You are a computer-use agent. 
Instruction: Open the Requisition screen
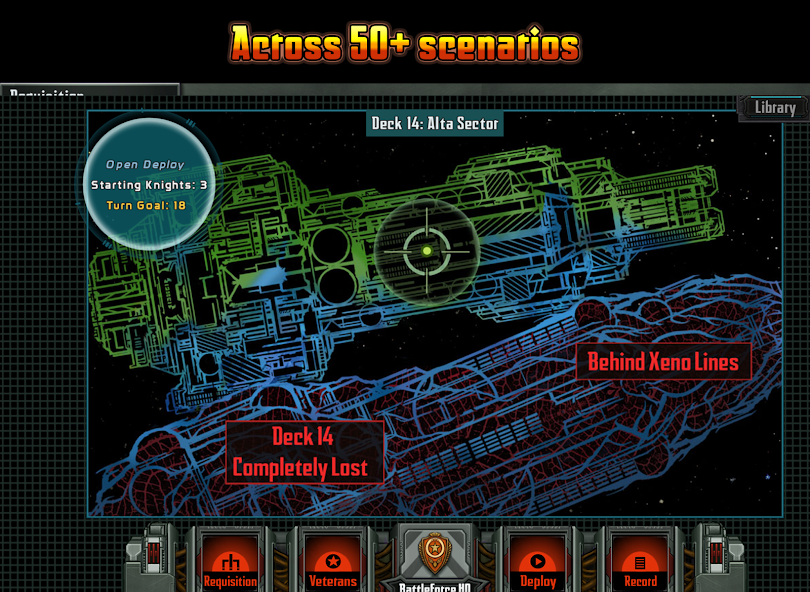(x=230, y=567)
